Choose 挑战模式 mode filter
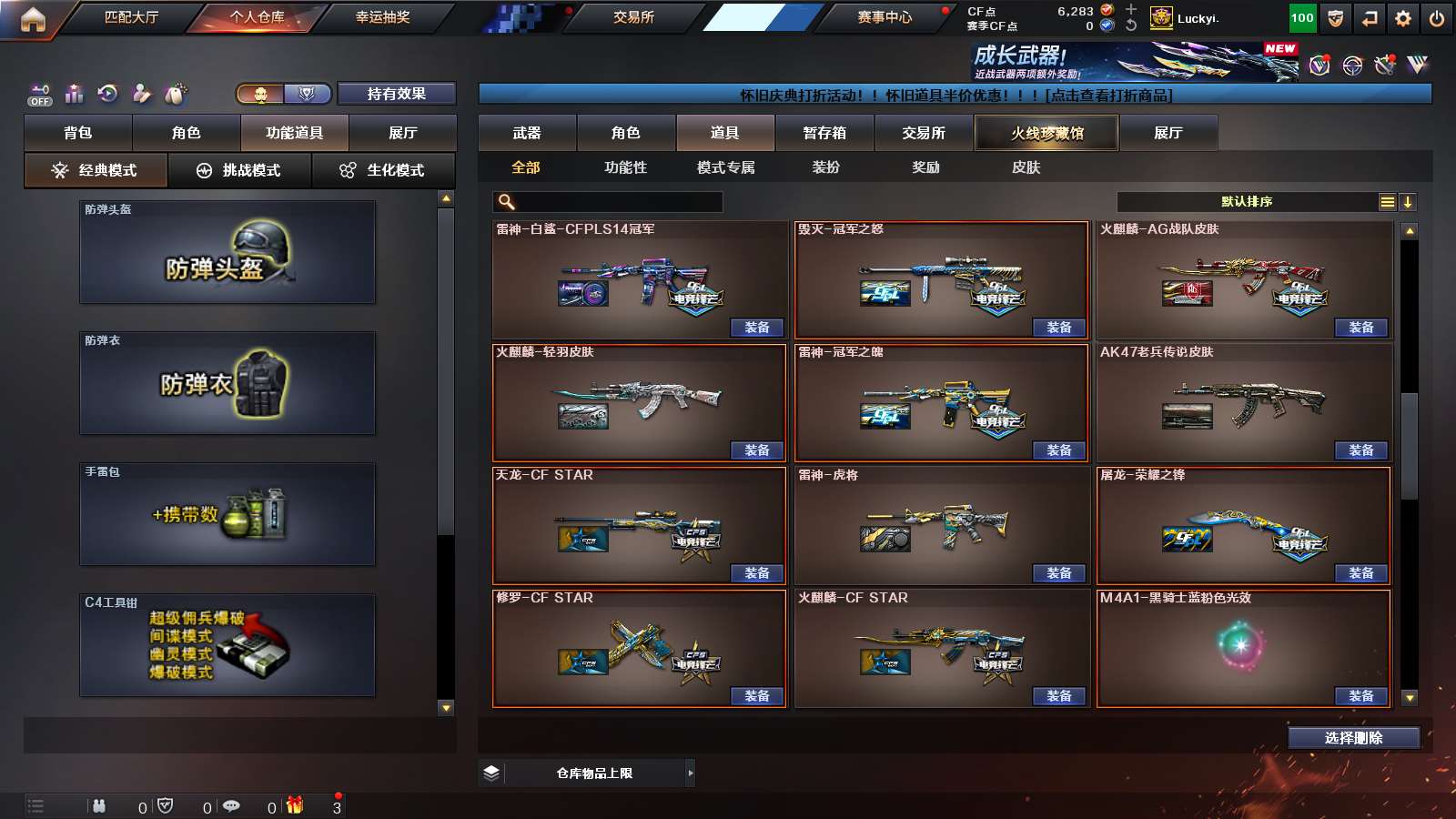 (239, 170)
